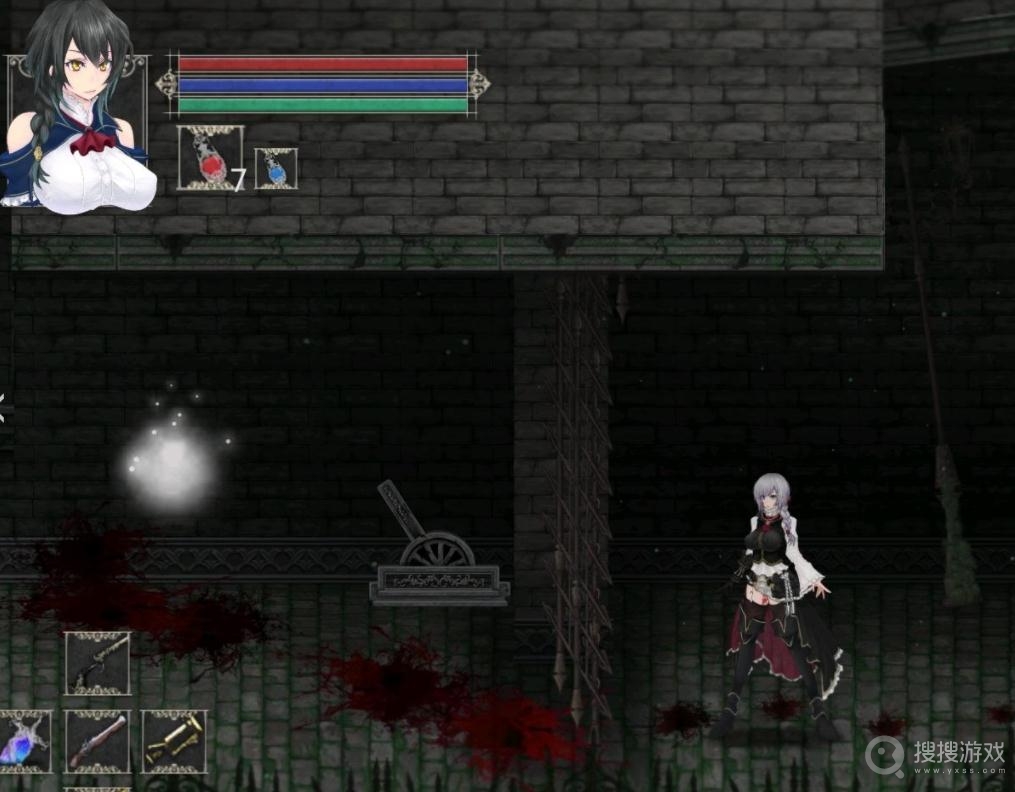1015x792 pixels.
Task: Choose the dark ornate pistol slot
Action: [98, 663]
